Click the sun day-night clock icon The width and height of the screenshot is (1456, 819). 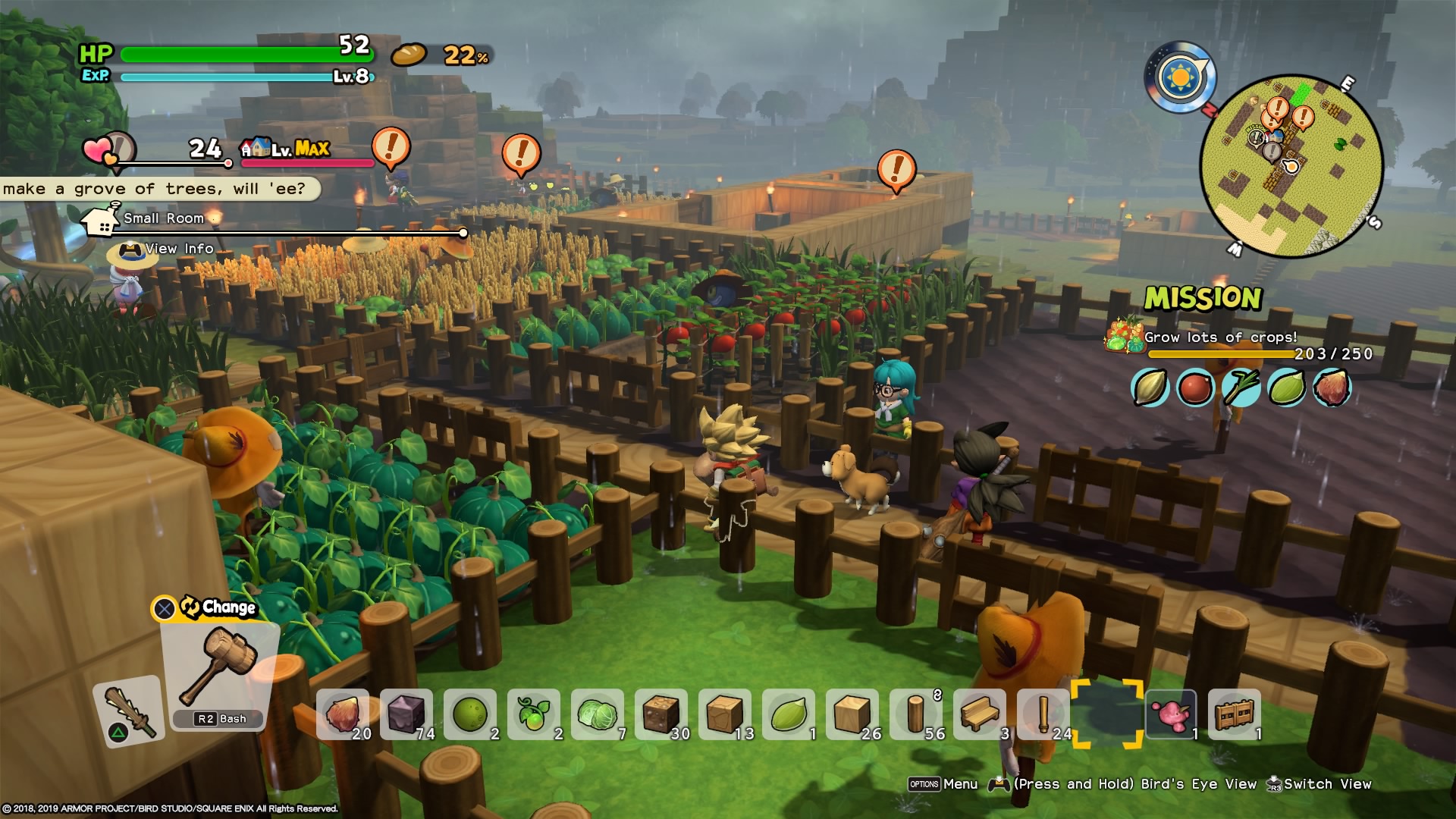(x=1180, y=77)
